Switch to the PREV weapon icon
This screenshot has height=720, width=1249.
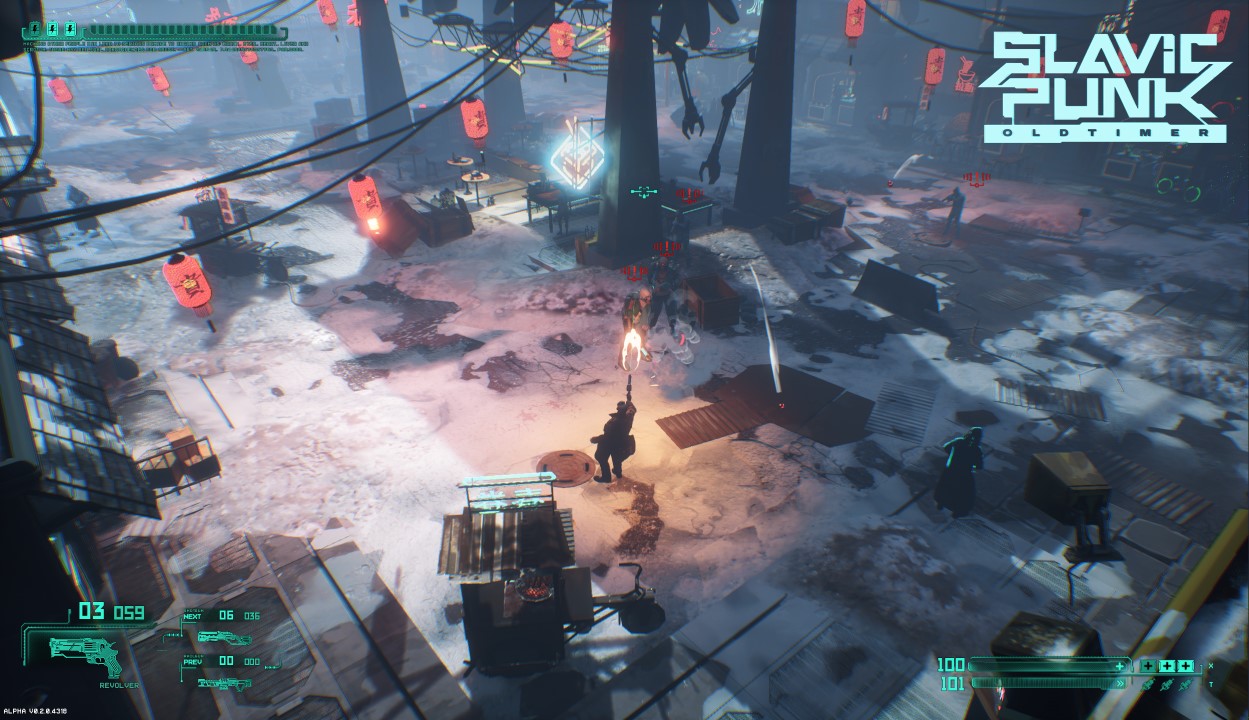coord(224,683)
